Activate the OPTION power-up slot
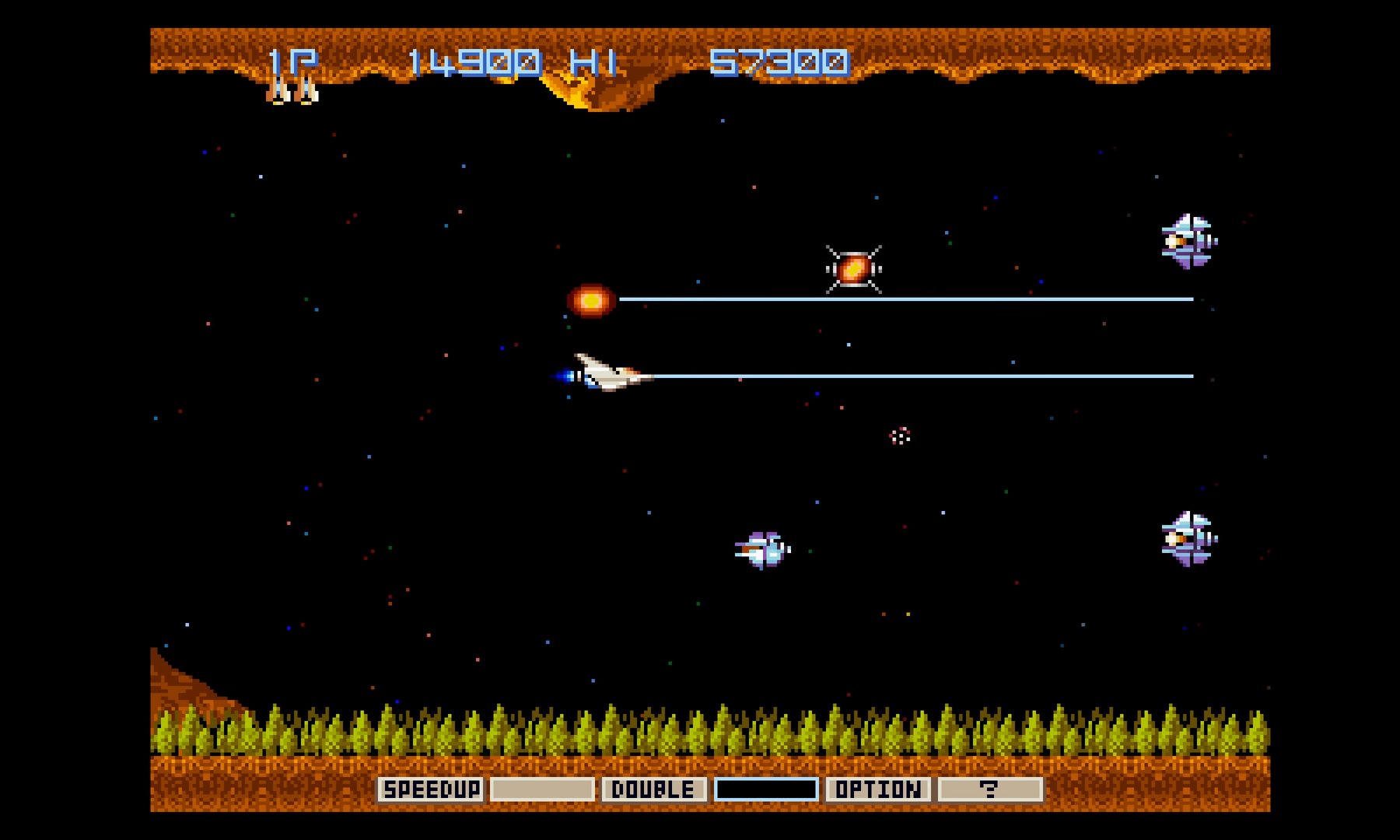The height and width of the screenshot is (840, 1400). coord(878,789)
